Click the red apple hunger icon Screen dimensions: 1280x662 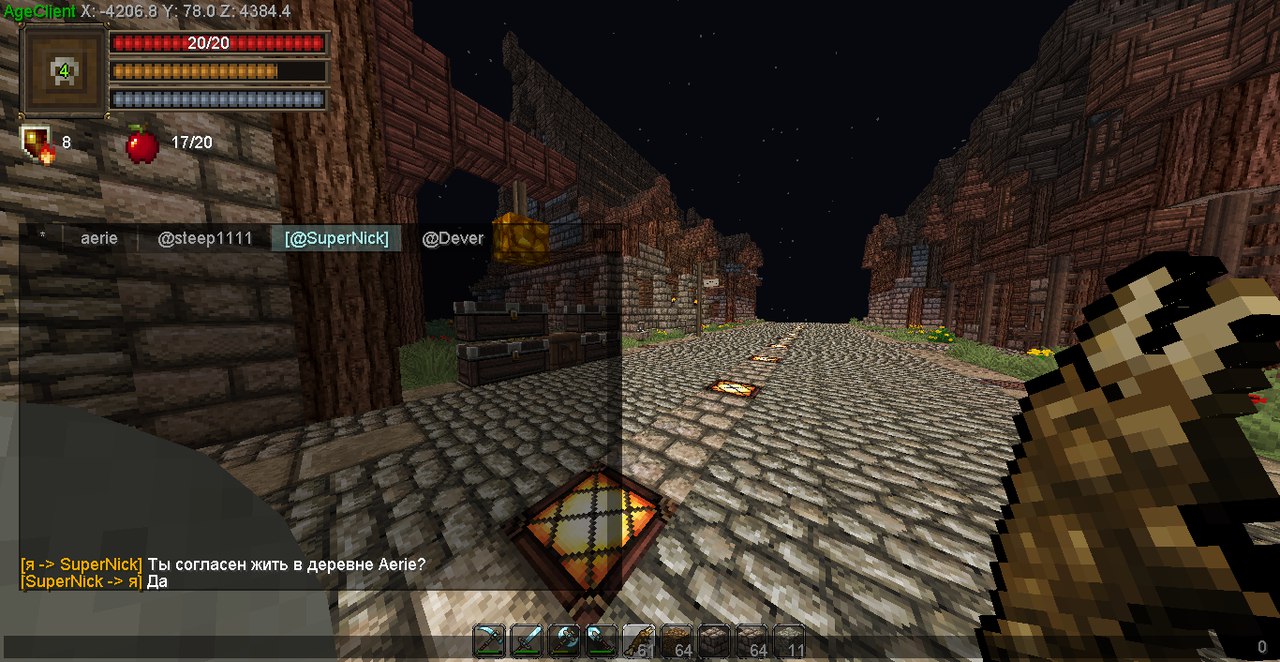tap(142, 144)
